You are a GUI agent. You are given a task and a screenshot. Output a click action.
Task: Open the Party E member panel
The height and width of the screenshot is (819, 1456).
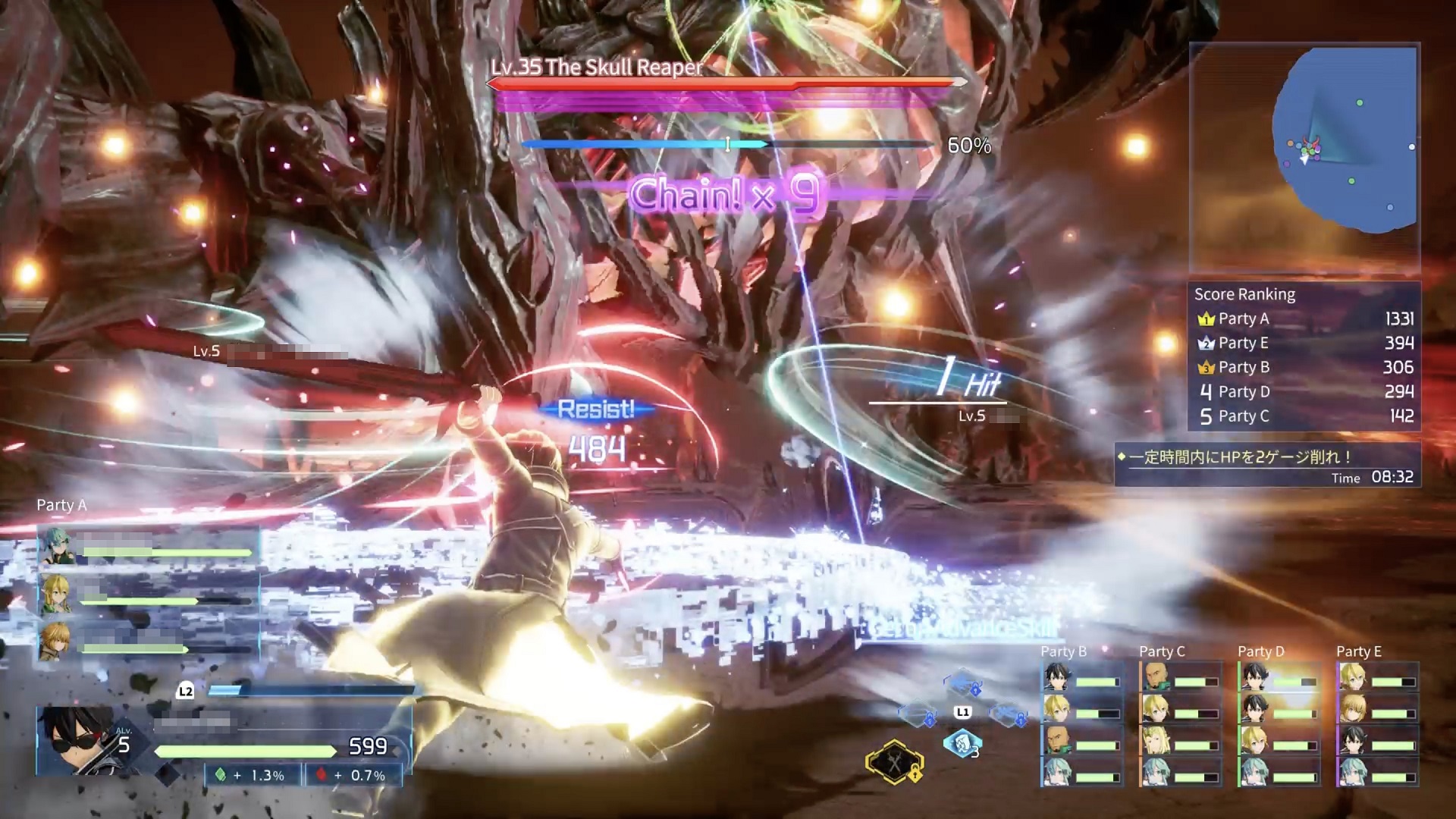pos(1377,723)
